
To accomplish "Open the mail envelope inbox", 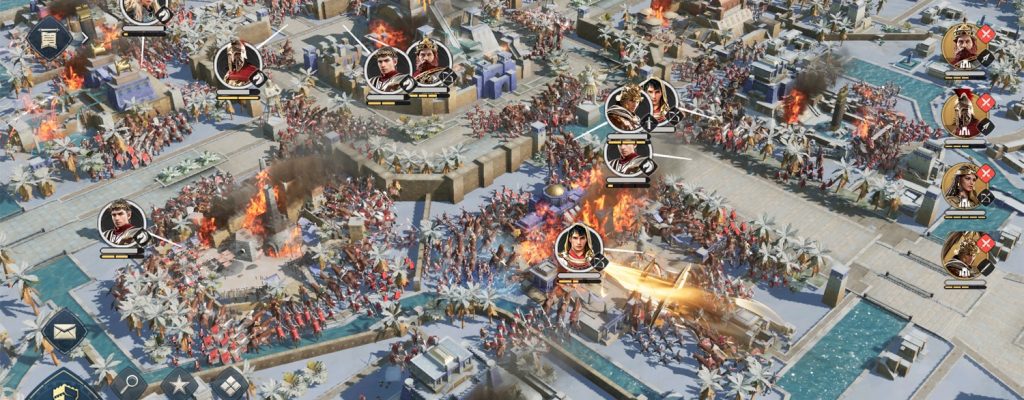I will pyautogui.click(x=63, y=330).
